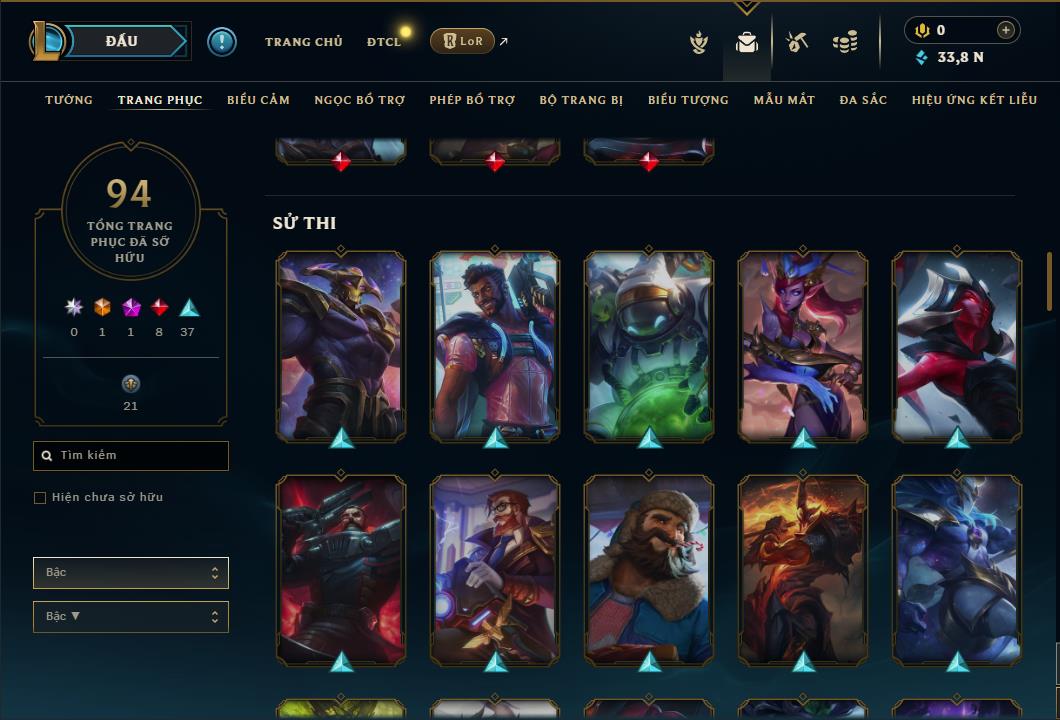Open the ĐA SẮC tab
This screenshot has height=720, width=1060.
pyautogui.click(x=863, y=100)
